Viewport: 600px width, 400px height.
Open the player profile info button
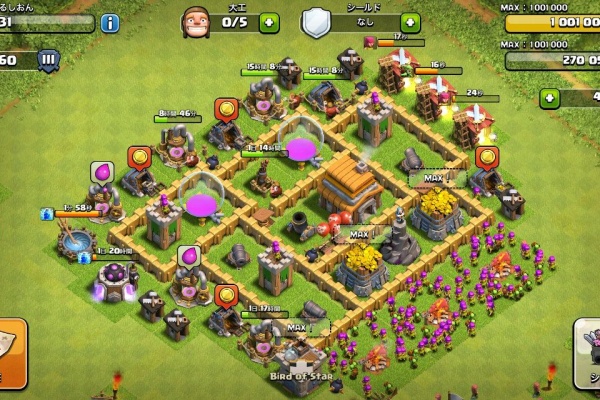[109, 23]
